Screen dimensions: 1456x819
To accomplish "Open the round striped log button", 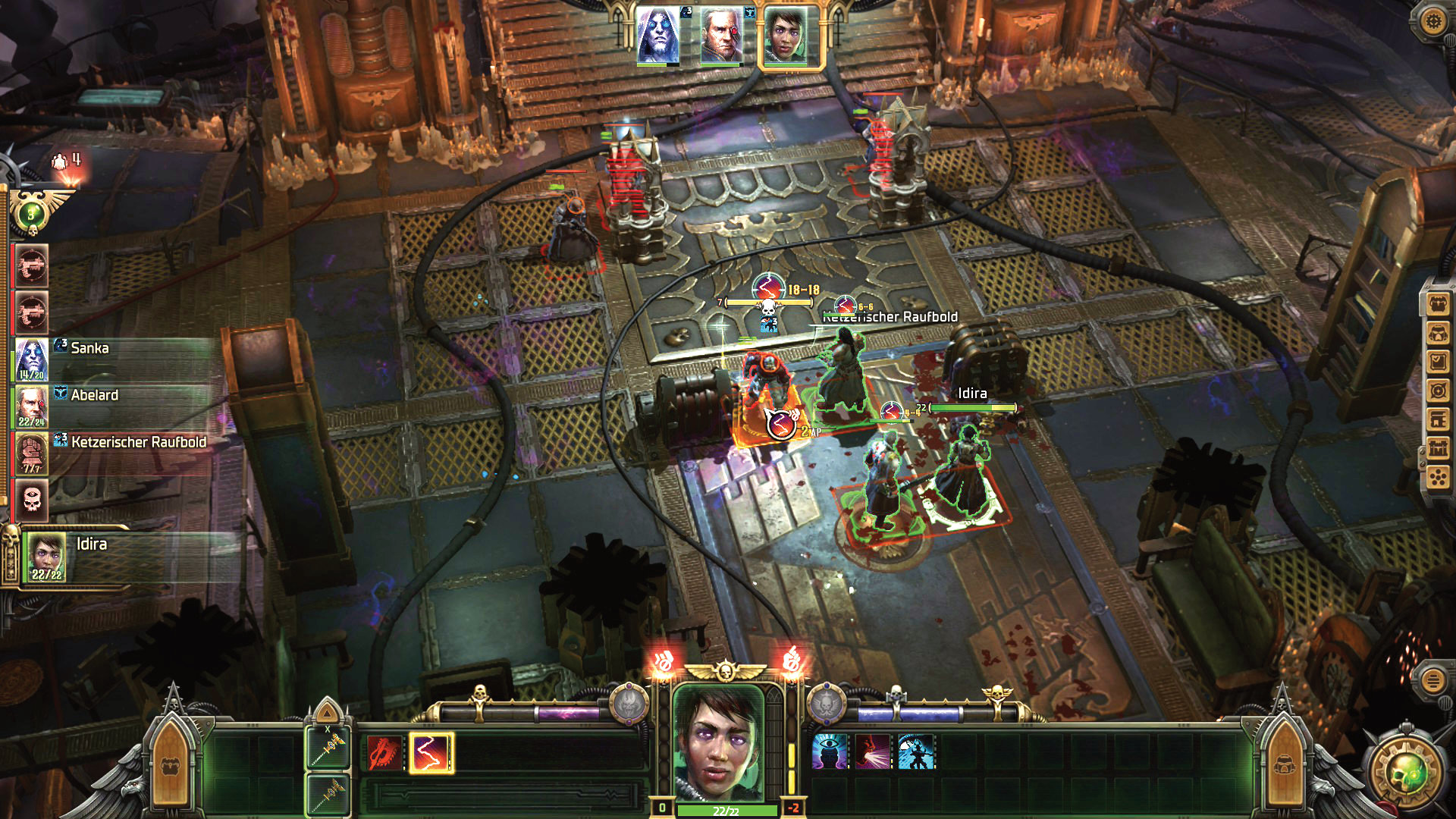I will point(1432,679).
